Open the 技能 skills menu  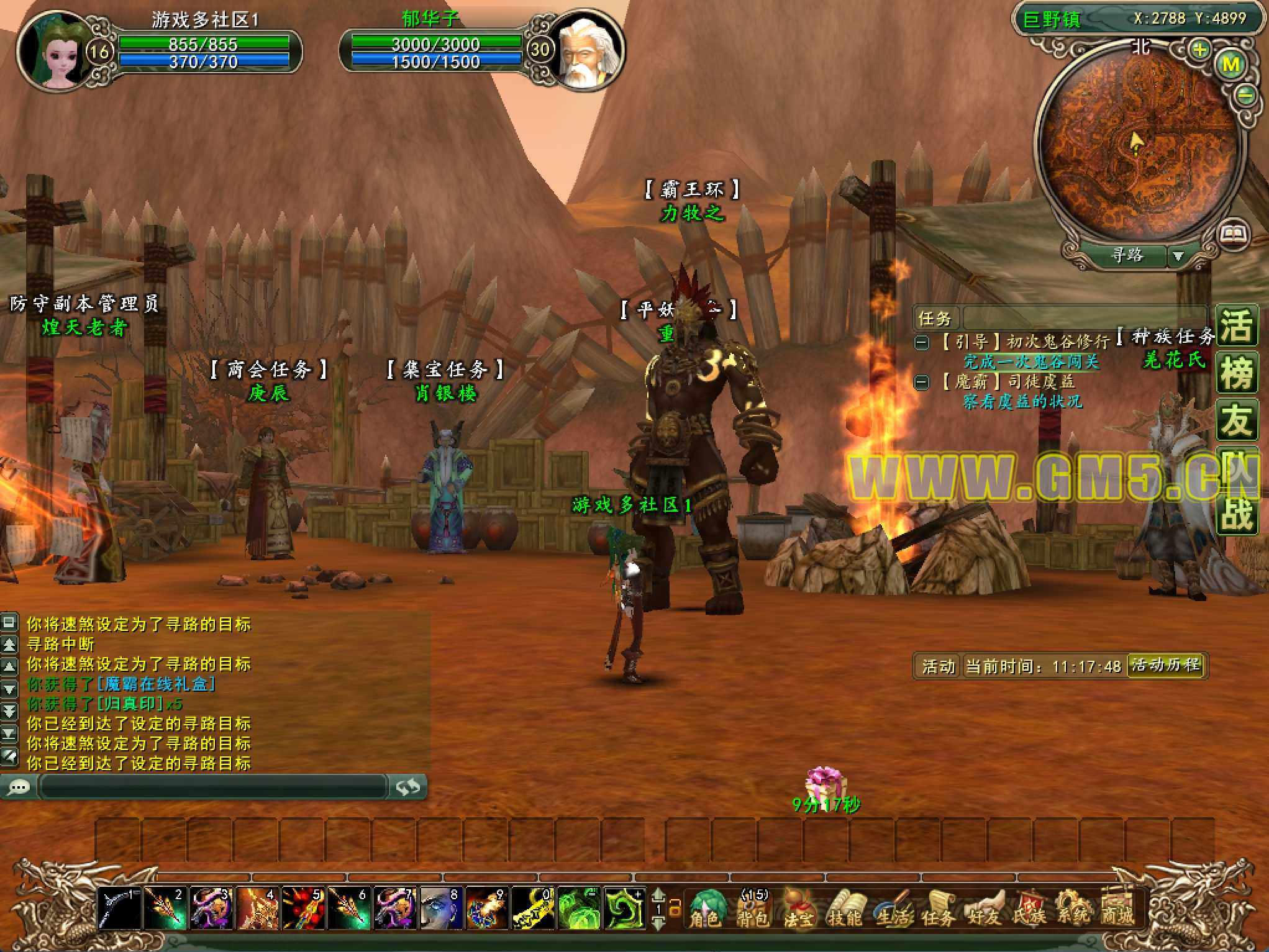click(845, 908)
